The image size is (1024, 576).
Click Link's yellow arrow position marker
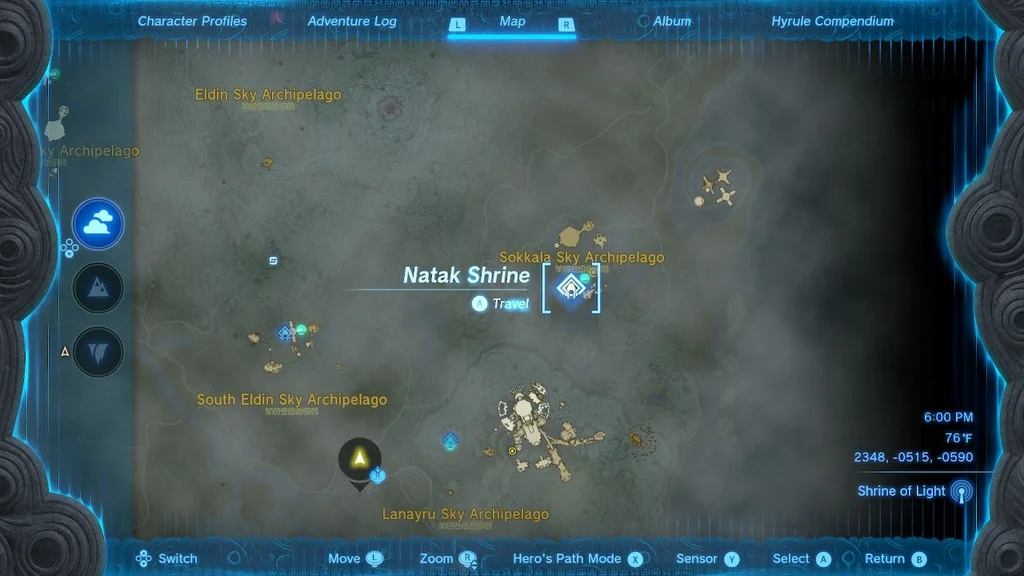pyautogui.click(x=359, y=457)
